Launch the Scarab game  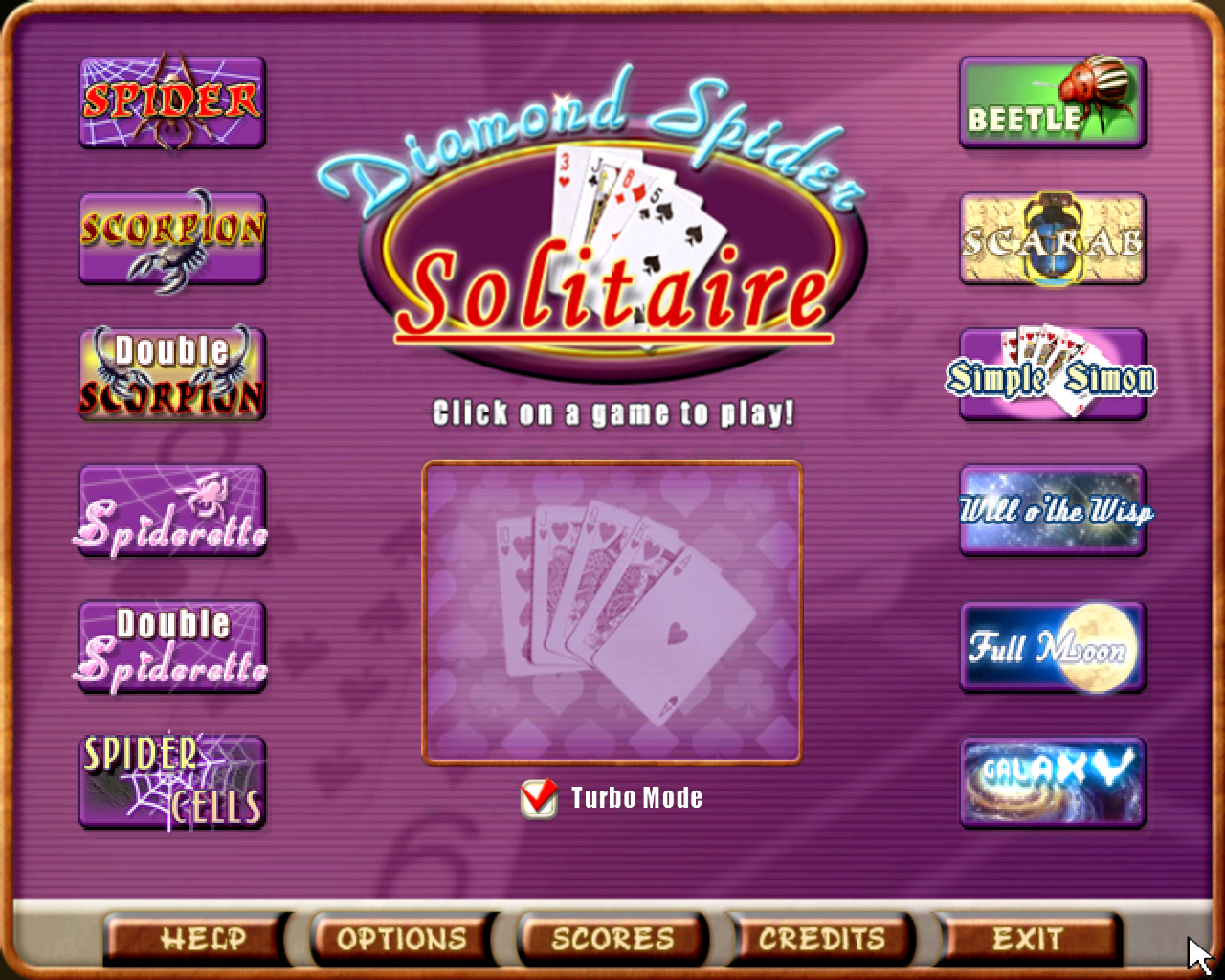[x=1051, y=238]
